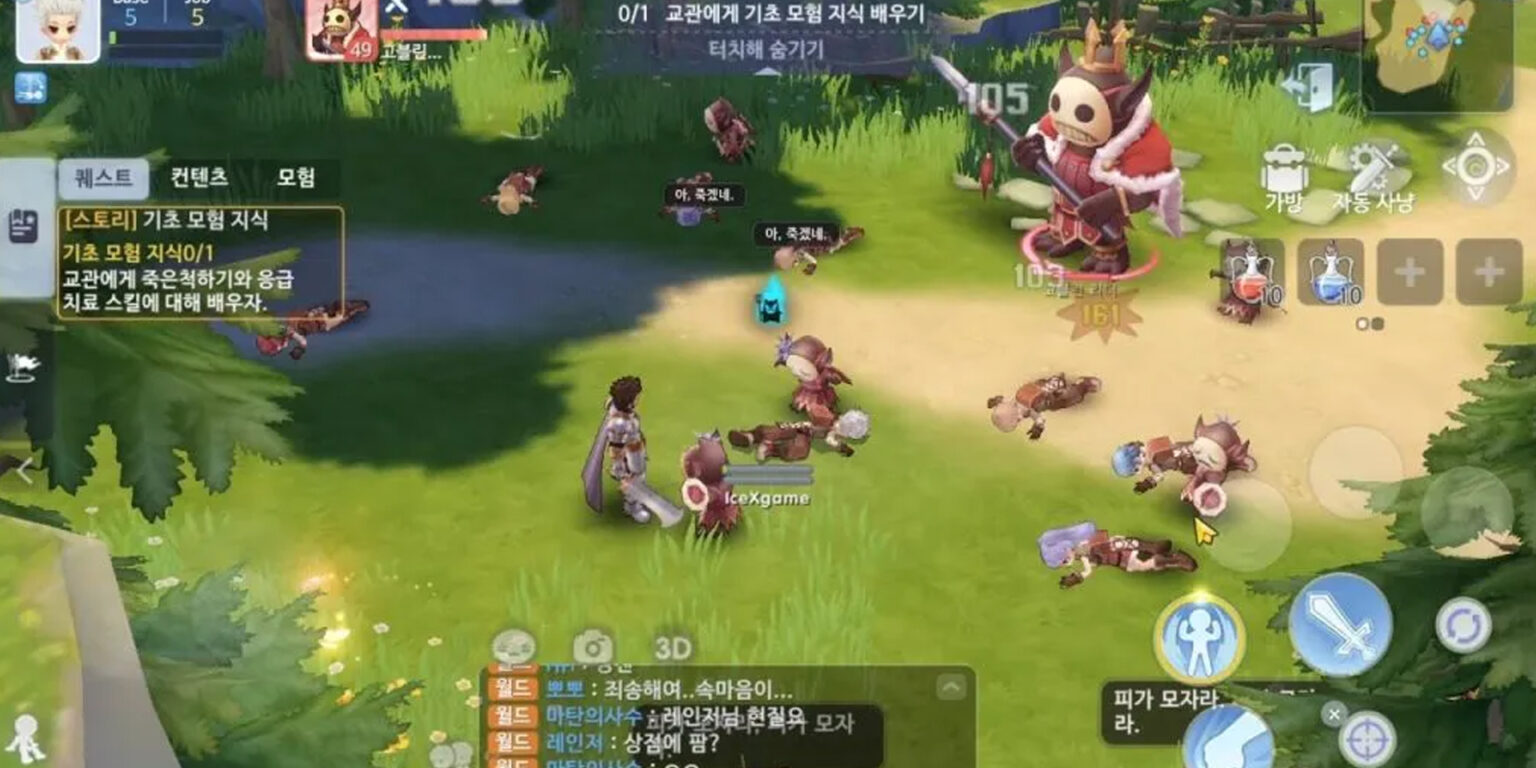Select the crosshair target icon
The image size is (1536, 768).
(x=1366, y=740)
